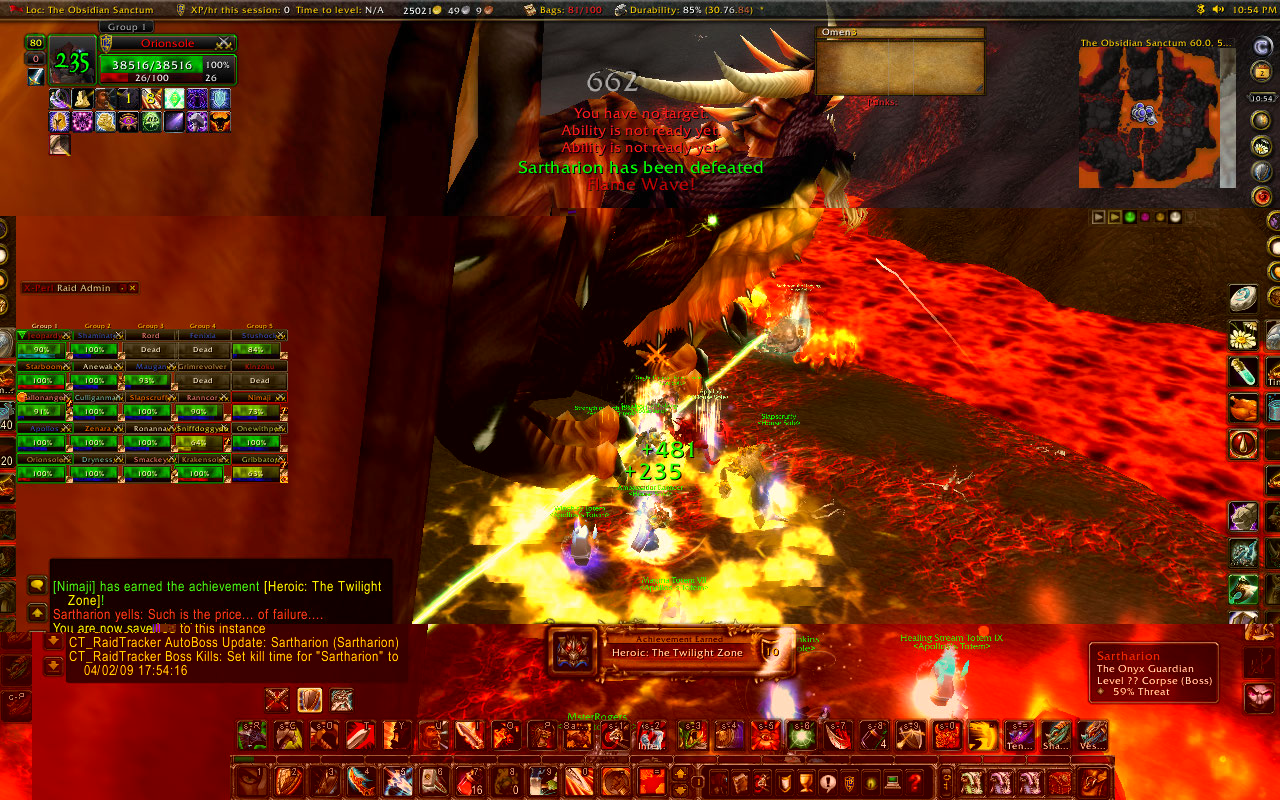Open the red question mark help button
Screen dimensions: 1280x800
coord(913,781)
